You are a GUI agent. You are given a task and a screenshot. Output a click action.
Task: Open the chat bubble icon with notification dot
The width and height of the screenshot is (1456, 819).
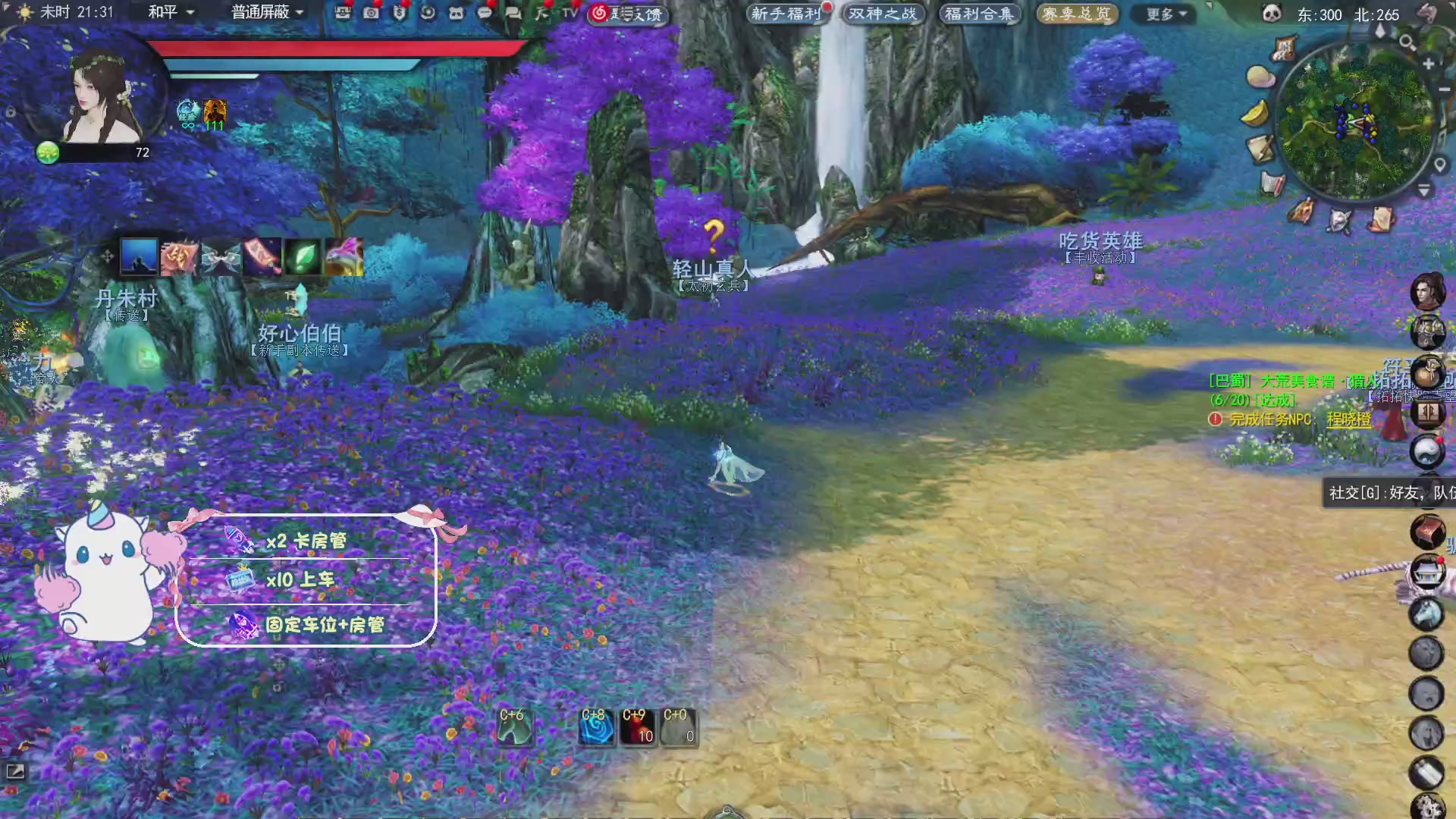coord(485,13)
